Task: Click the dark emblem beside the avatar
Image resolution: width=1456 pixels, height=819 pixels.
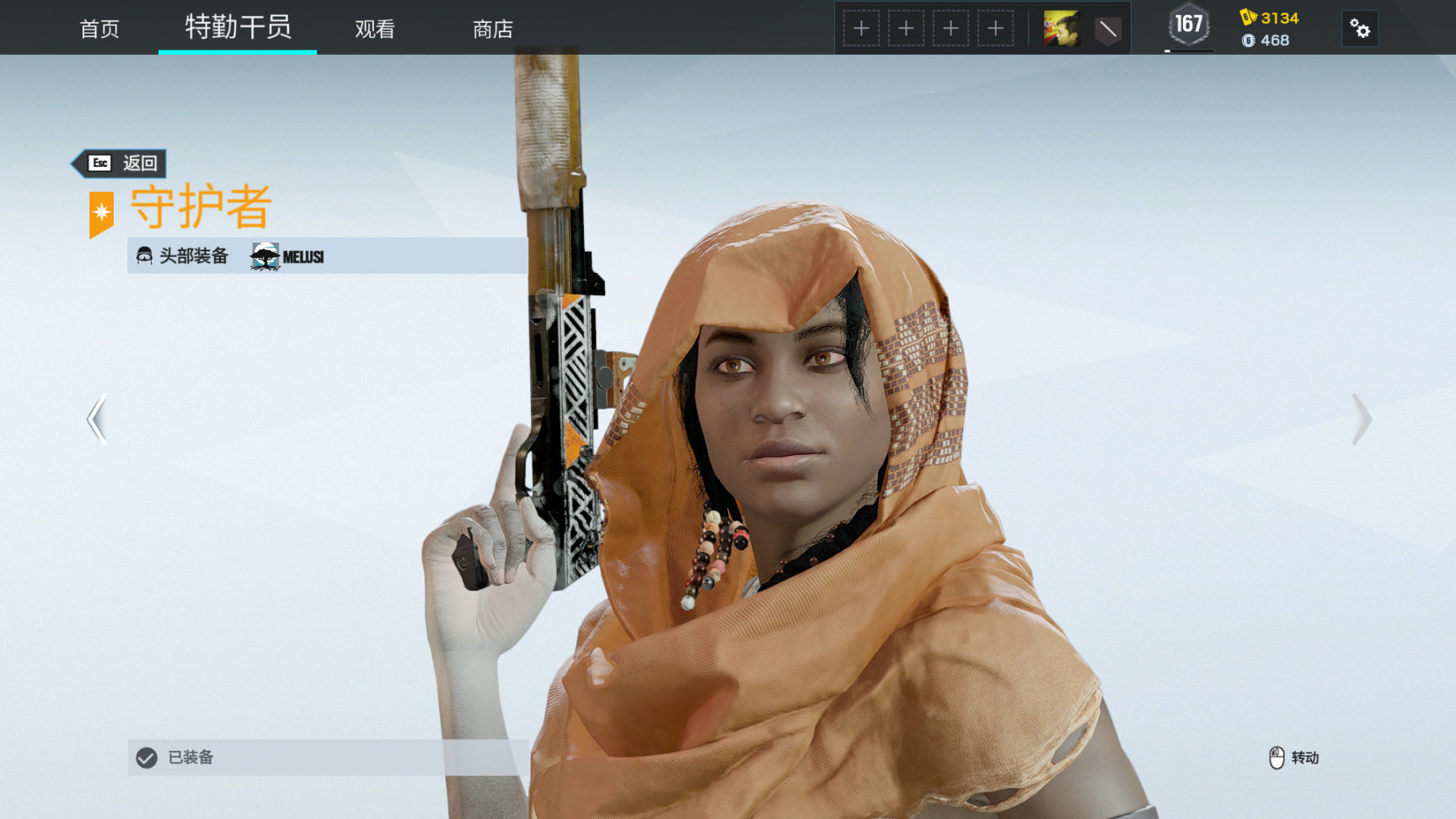Action: point(1107,30)
